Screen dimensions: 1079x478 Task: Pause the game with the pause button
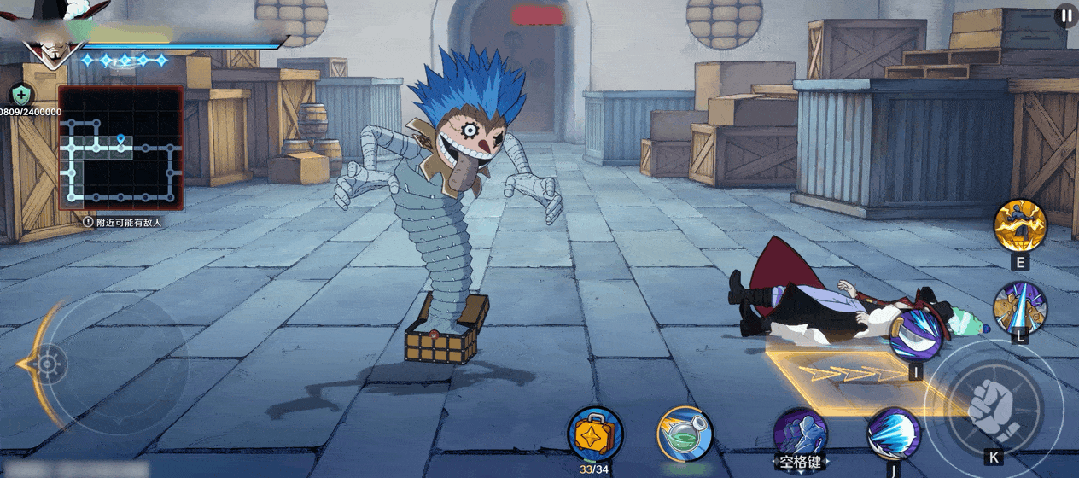1064,17
